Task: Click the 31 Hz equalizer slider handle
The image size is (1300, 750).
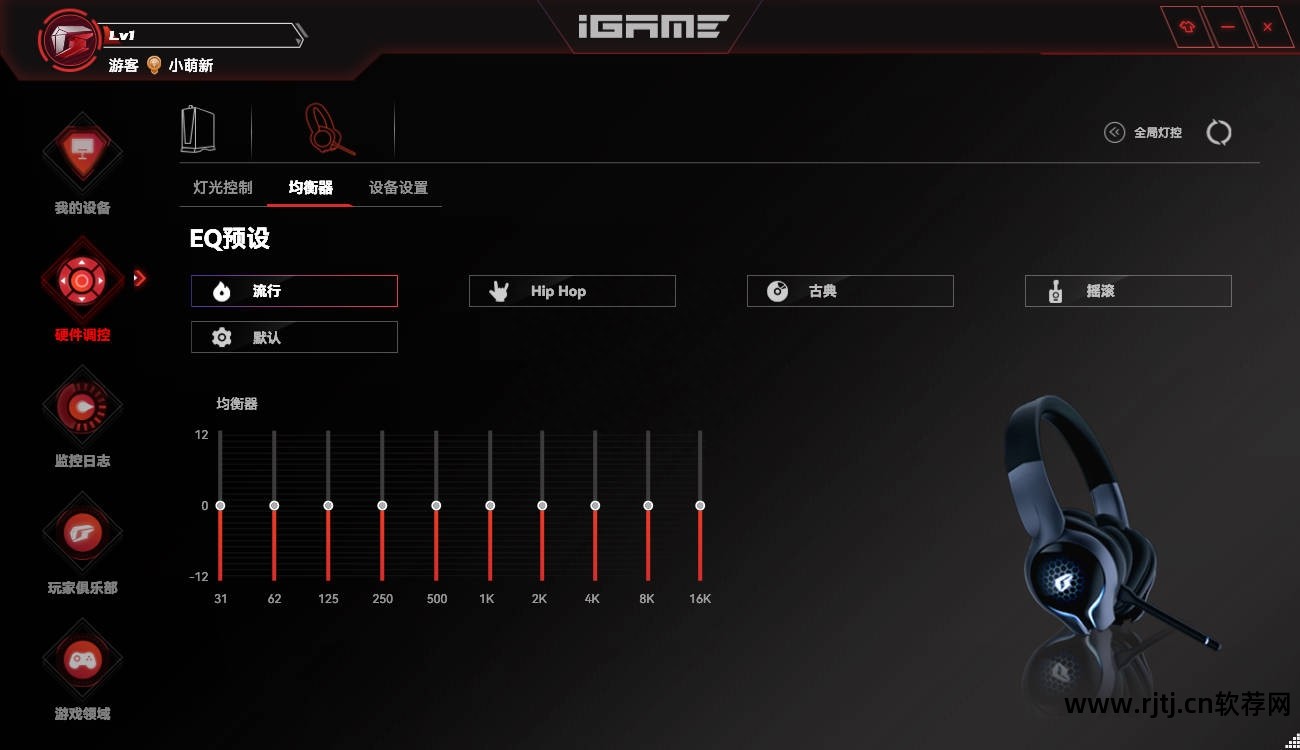Action: (x=220, y=506)
